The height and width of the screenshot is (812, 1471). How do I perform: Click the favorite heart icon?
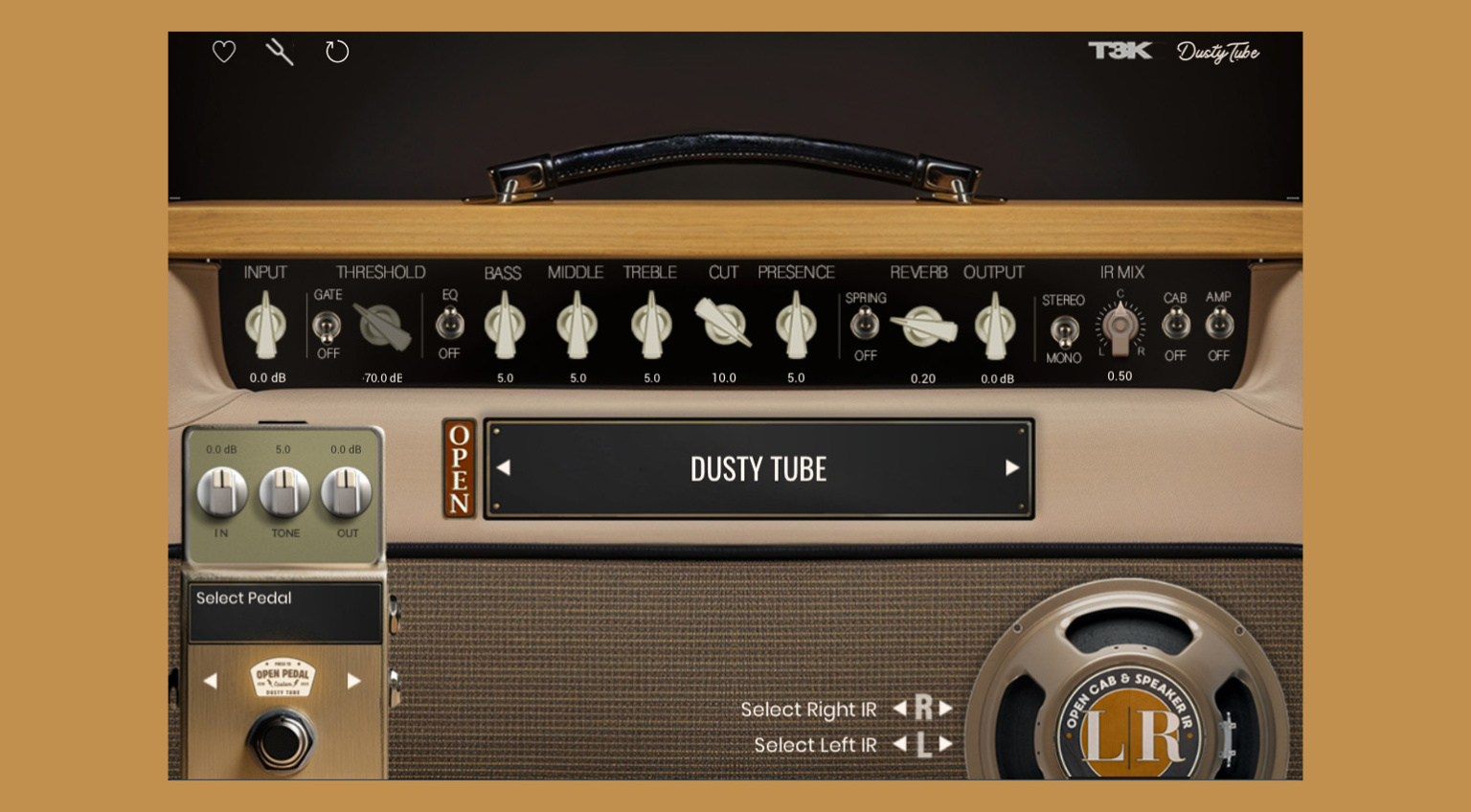tap(223, 52)
